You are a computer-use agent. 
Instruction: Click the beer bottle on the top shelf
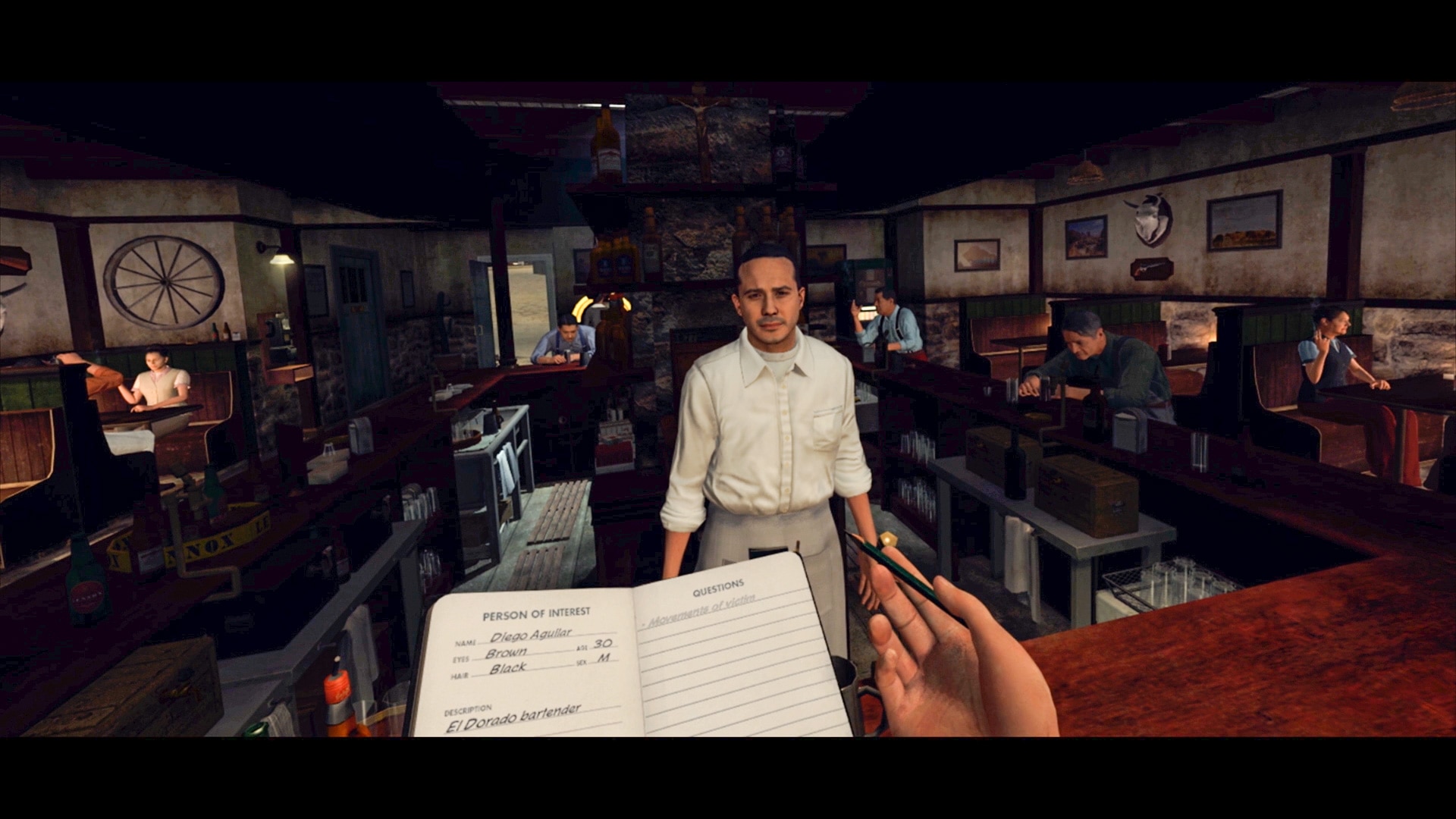pos(607,140)
